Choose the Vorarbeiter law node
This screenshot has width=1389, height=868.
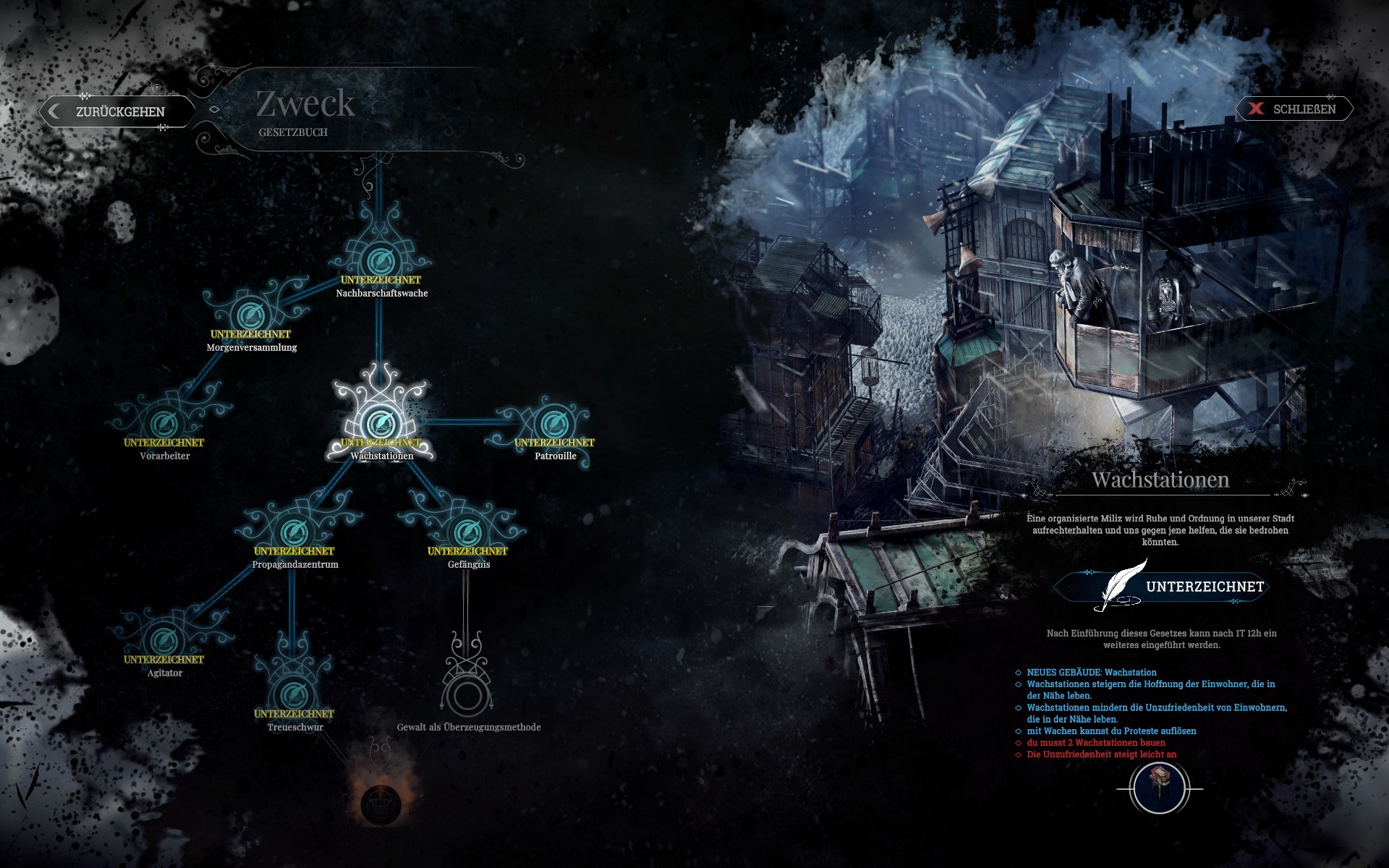[164, 424]
